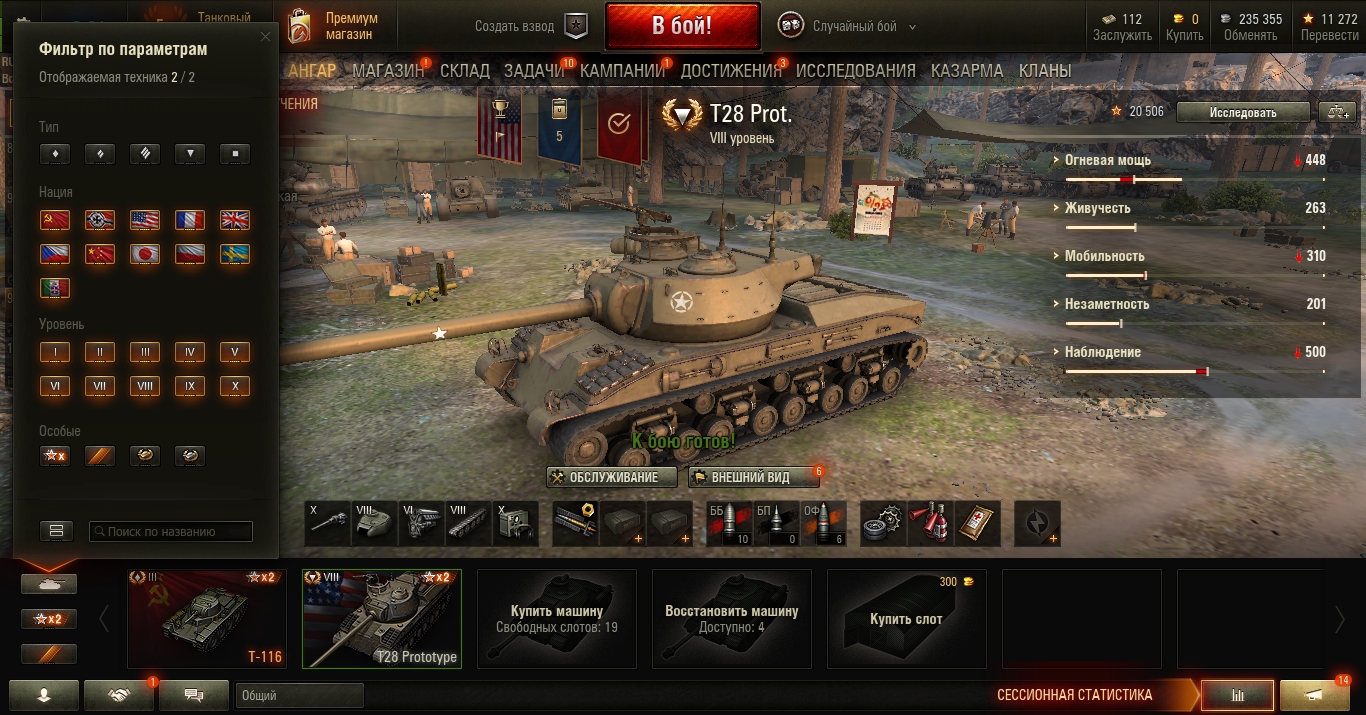Click the Исследовать button
1366x715 pixels.
point(1242,112)
